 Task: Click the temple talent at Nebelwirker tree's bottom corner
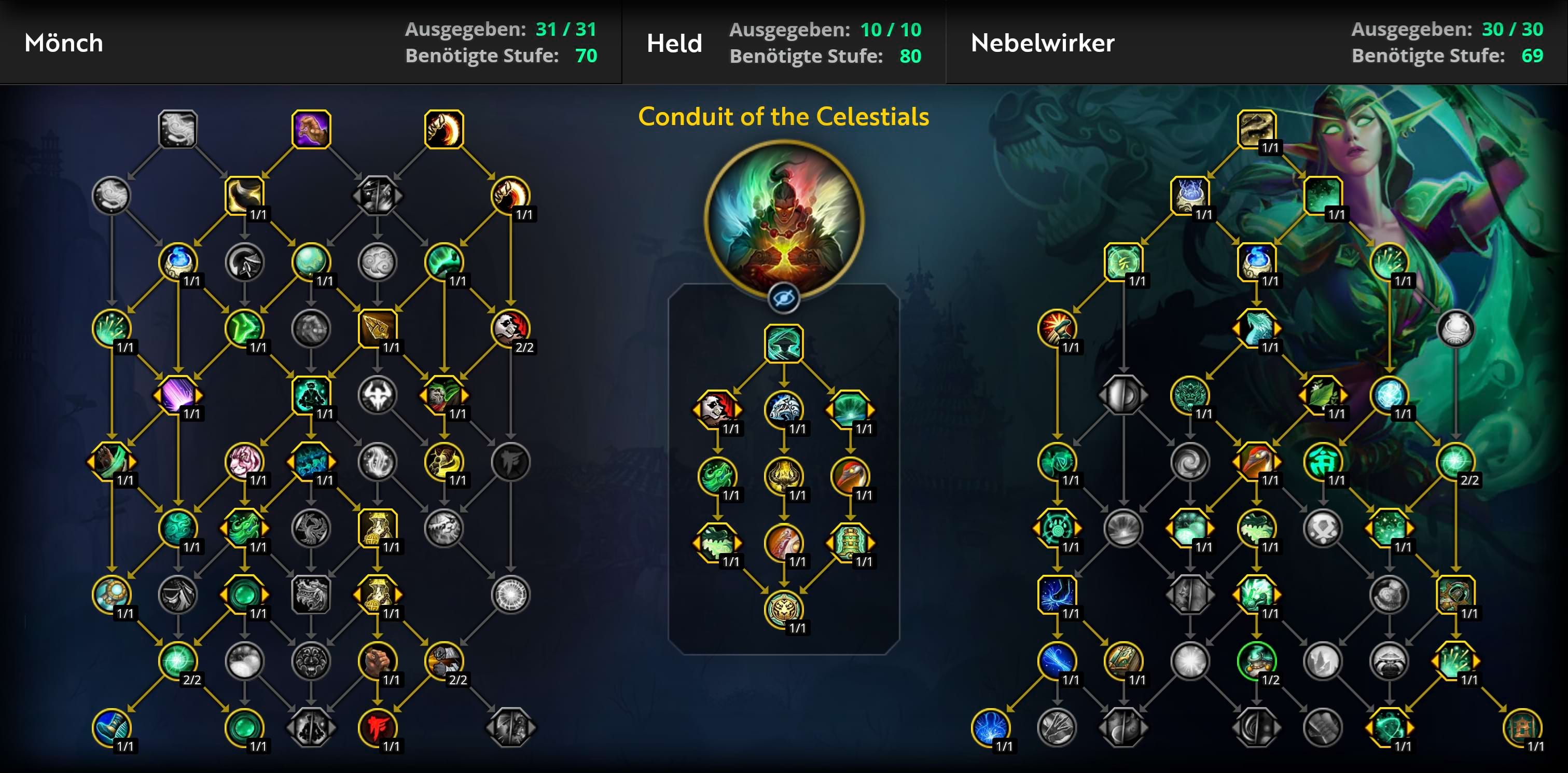coord(1522,727)
